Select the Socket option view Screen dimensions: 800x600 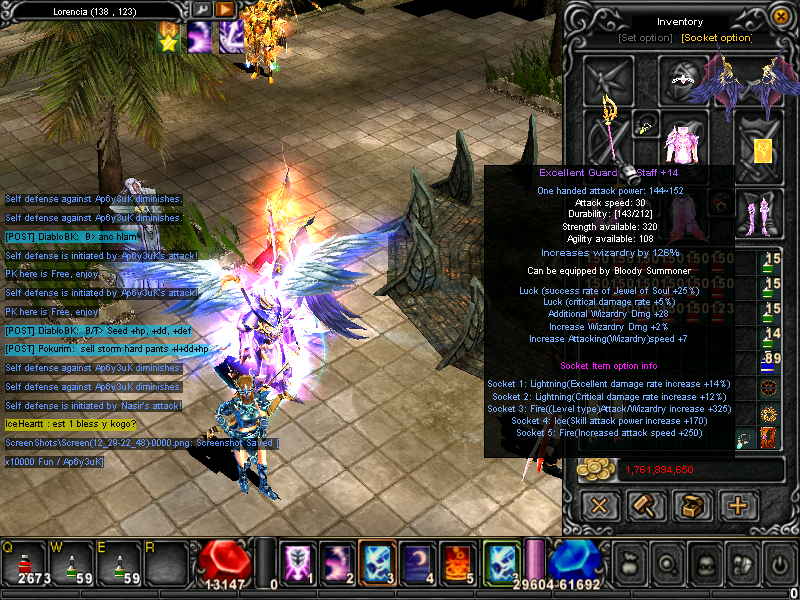point(716,38)
